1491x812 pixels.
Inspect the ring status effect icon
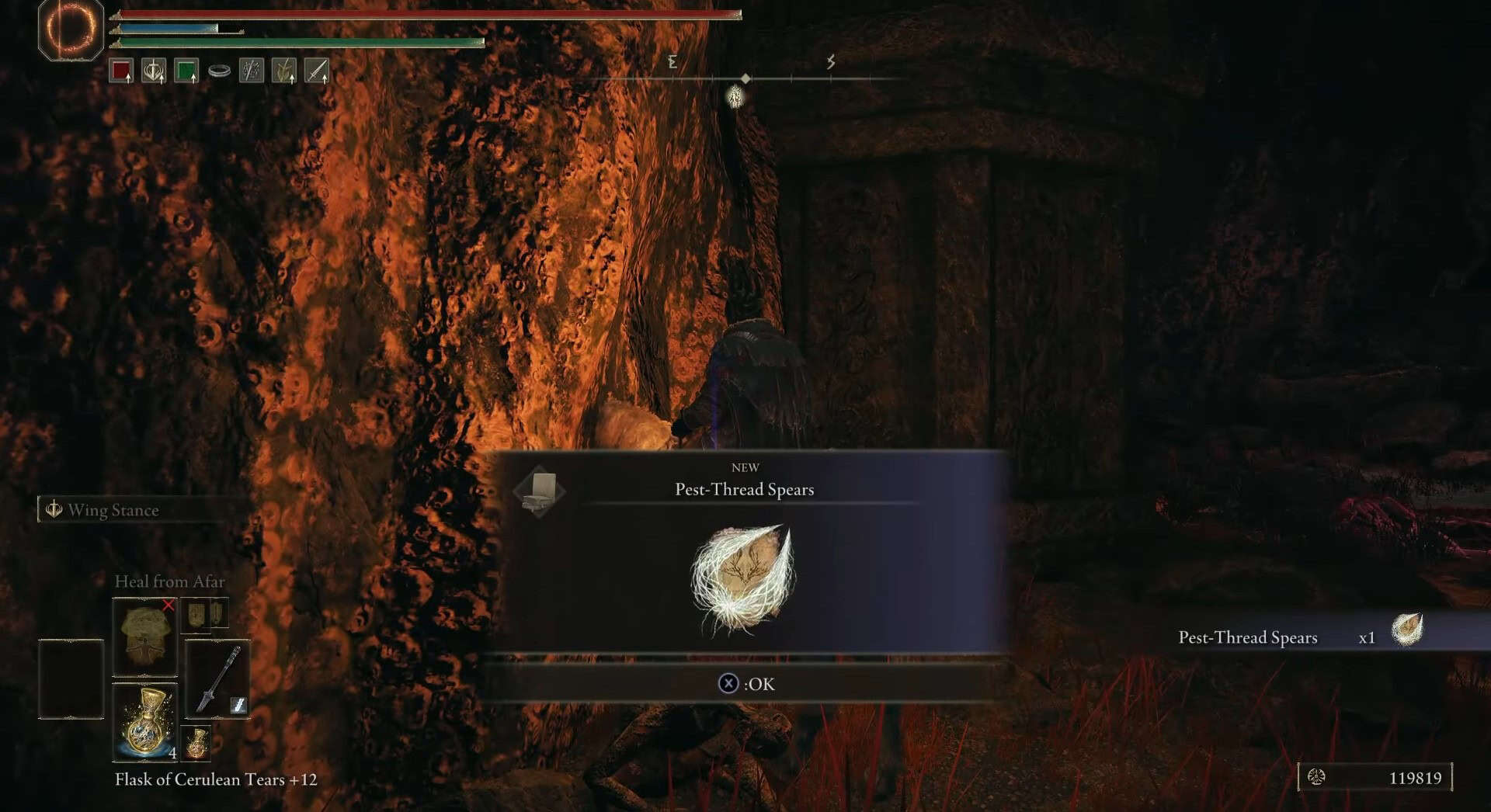pyautogui.click(x=219, y=71)
